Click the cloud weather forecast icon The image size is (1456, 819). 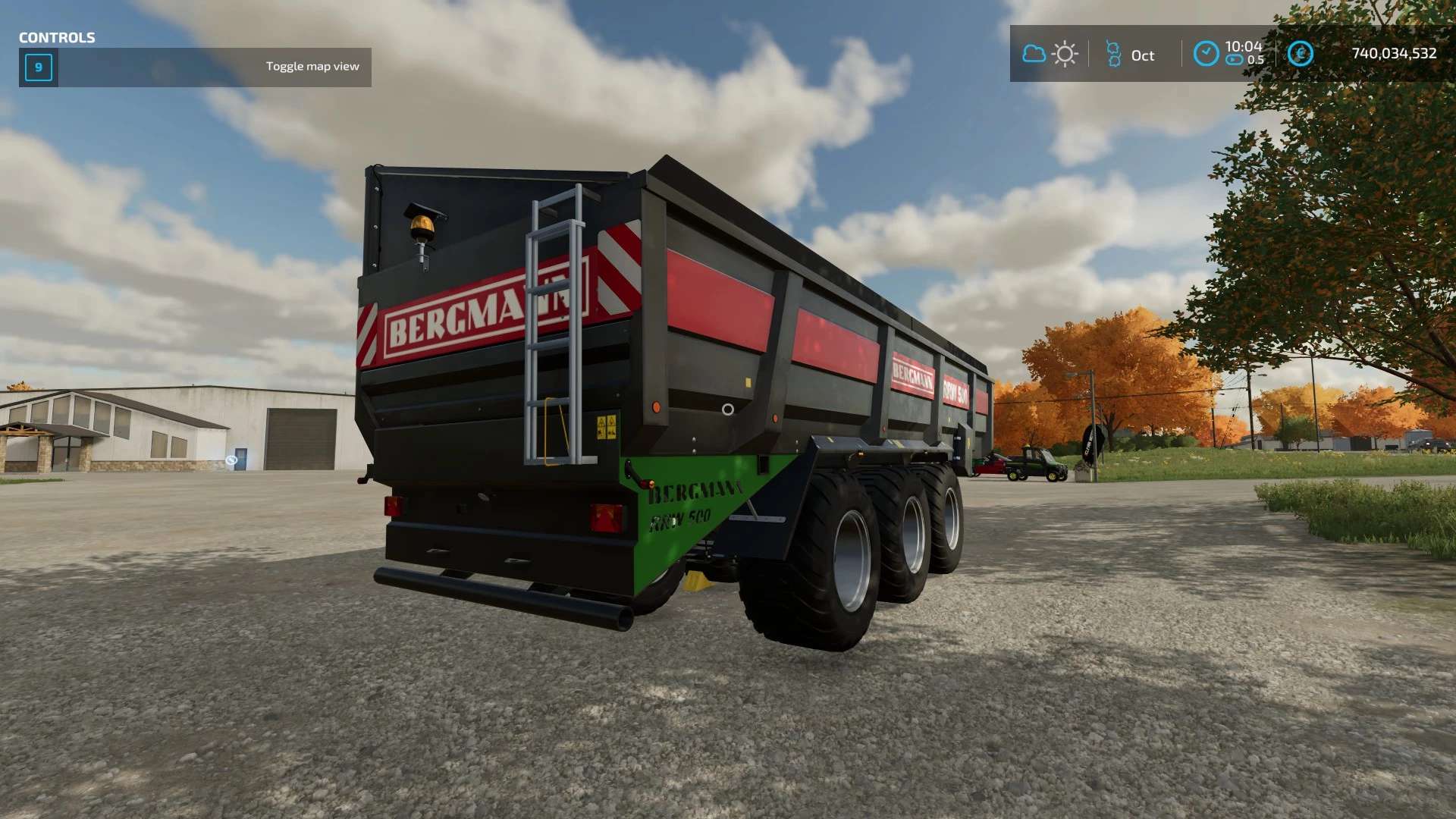click(1034, 54)
